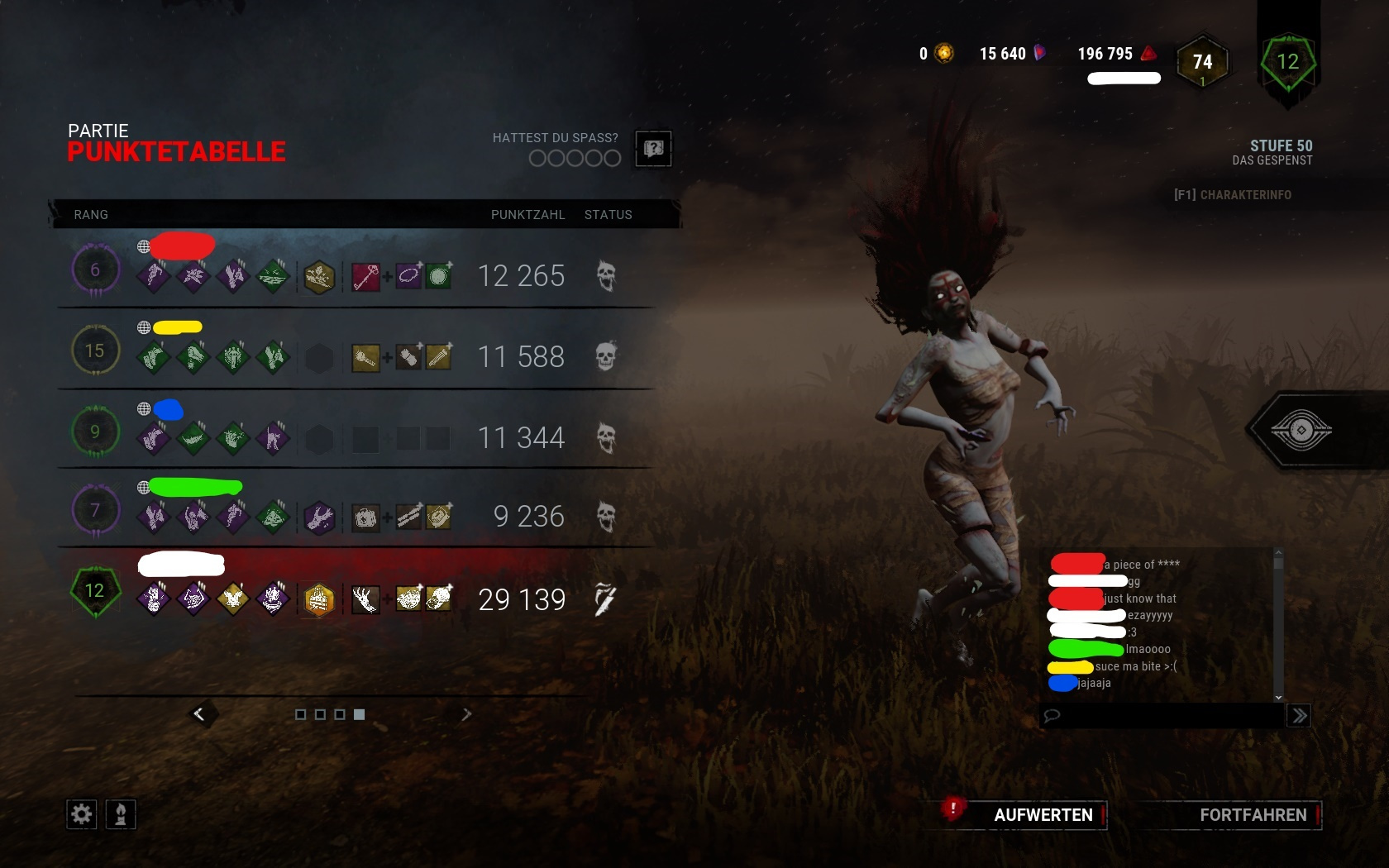Click the player customization icon beside the gear
Screen dimensions: 1389x868
point(120,814)
